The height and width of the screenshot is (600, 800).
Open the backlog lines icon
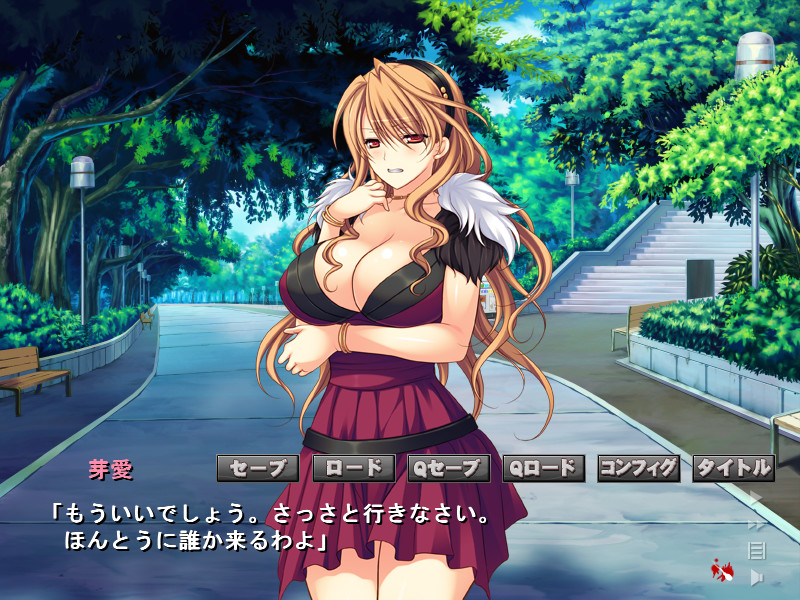(x=757, y=549)
